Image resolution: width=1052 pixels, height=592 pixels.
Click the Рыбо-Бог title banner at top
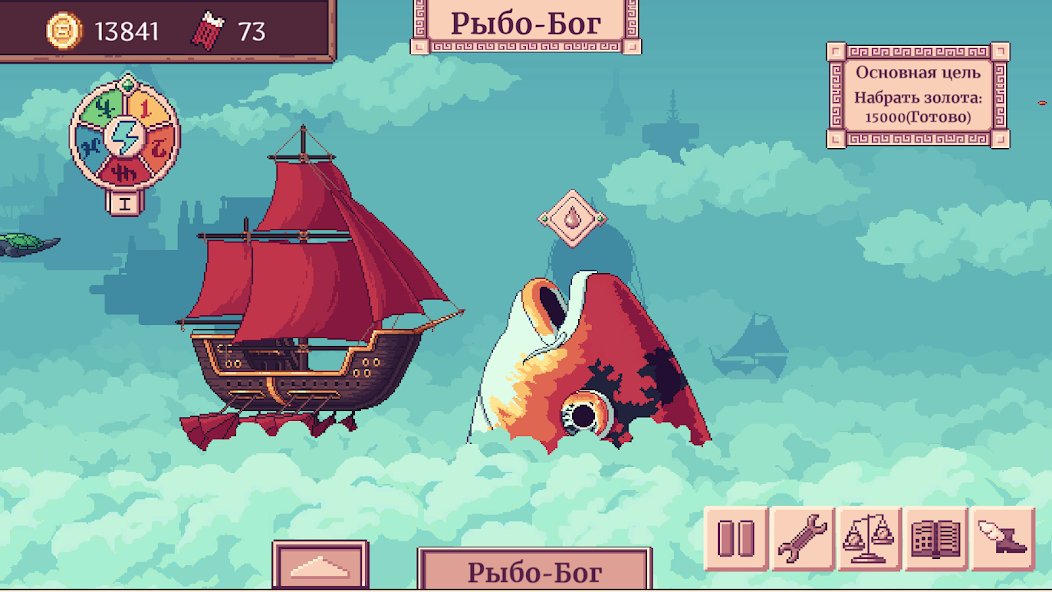coord(526,24)
